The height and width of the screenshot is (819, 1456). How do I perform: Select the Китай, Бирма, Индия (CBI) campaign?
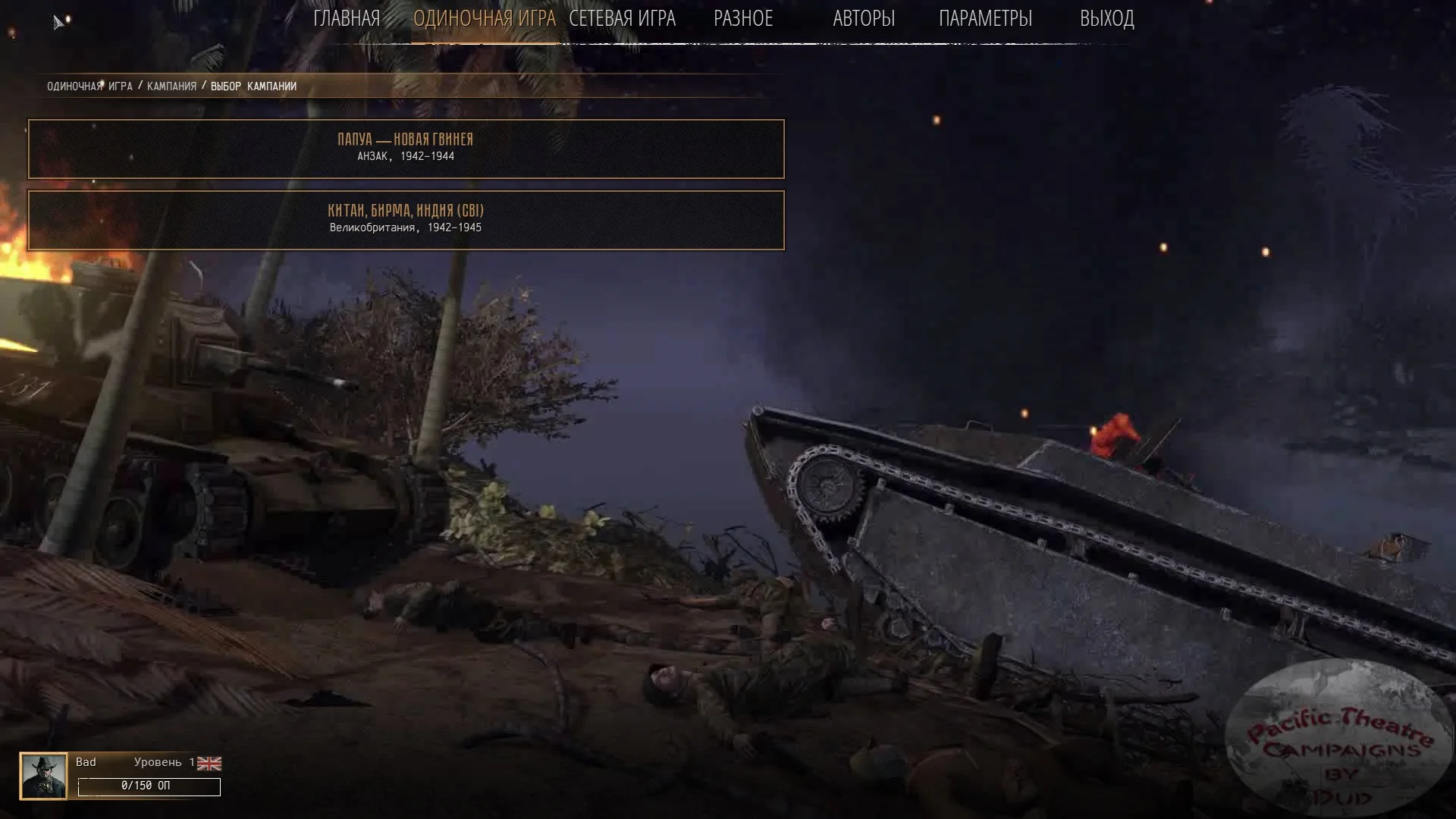tap(406, 220)
